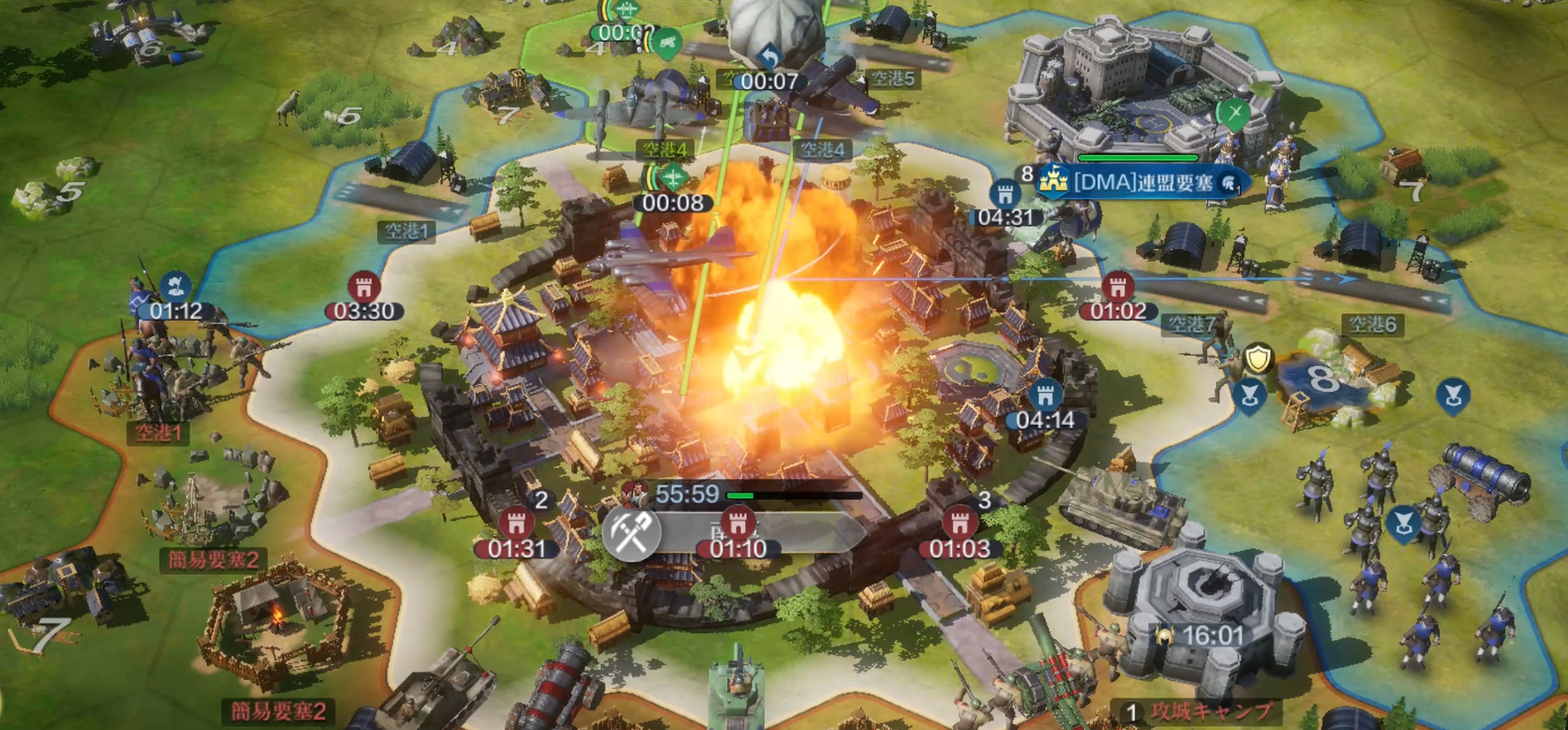Open the red castle marker timed 01:03

(x=959, y=524)
